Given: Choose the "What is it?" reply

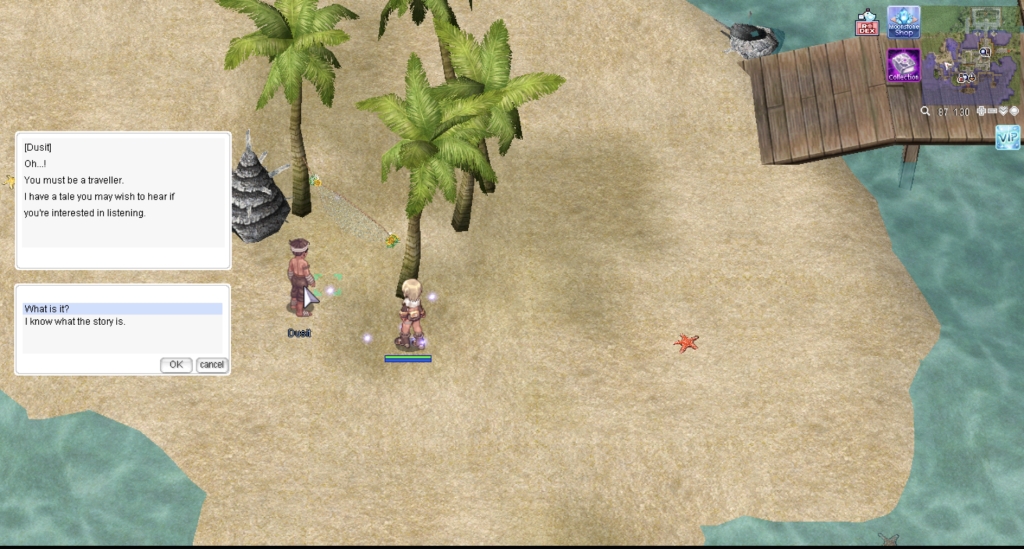Looking at the screenshot, I should point(122,309).
